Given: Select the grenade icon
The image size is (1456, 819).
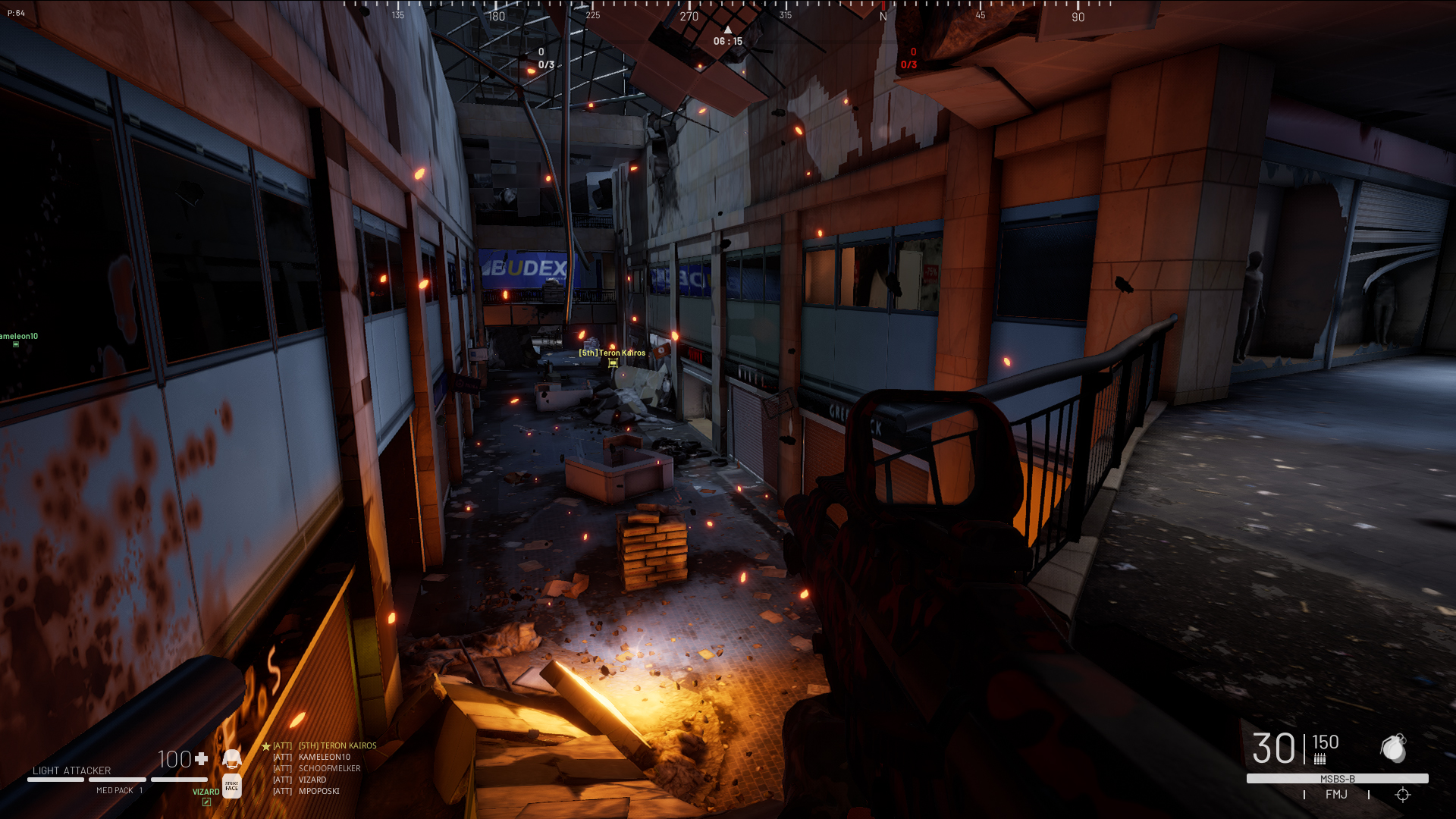Looking at the screenshot, I should [x=1393, y=748].
